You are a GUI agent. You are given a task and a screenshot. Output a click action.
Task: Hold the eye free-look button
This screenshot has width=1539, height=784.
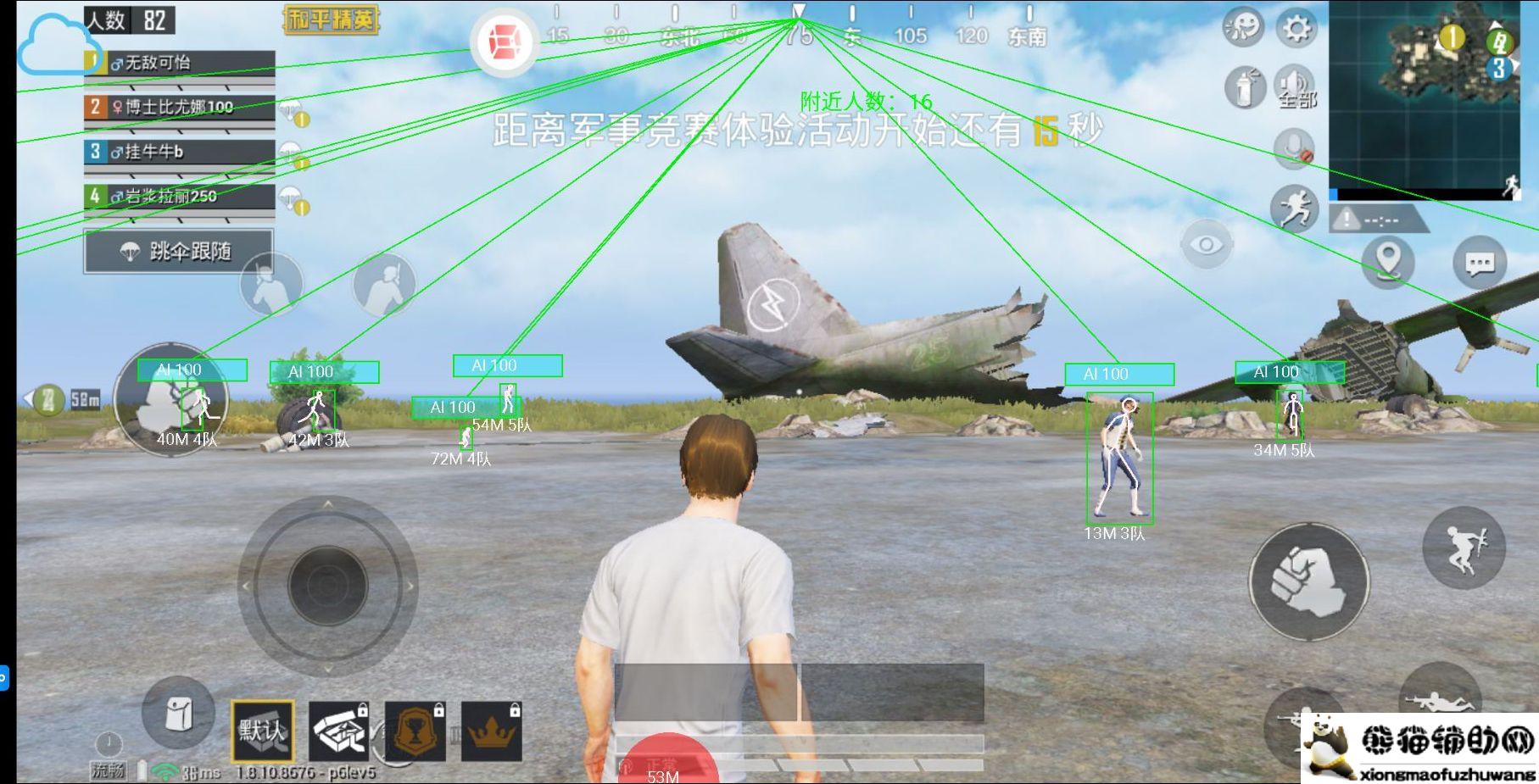click(1206, 246)
